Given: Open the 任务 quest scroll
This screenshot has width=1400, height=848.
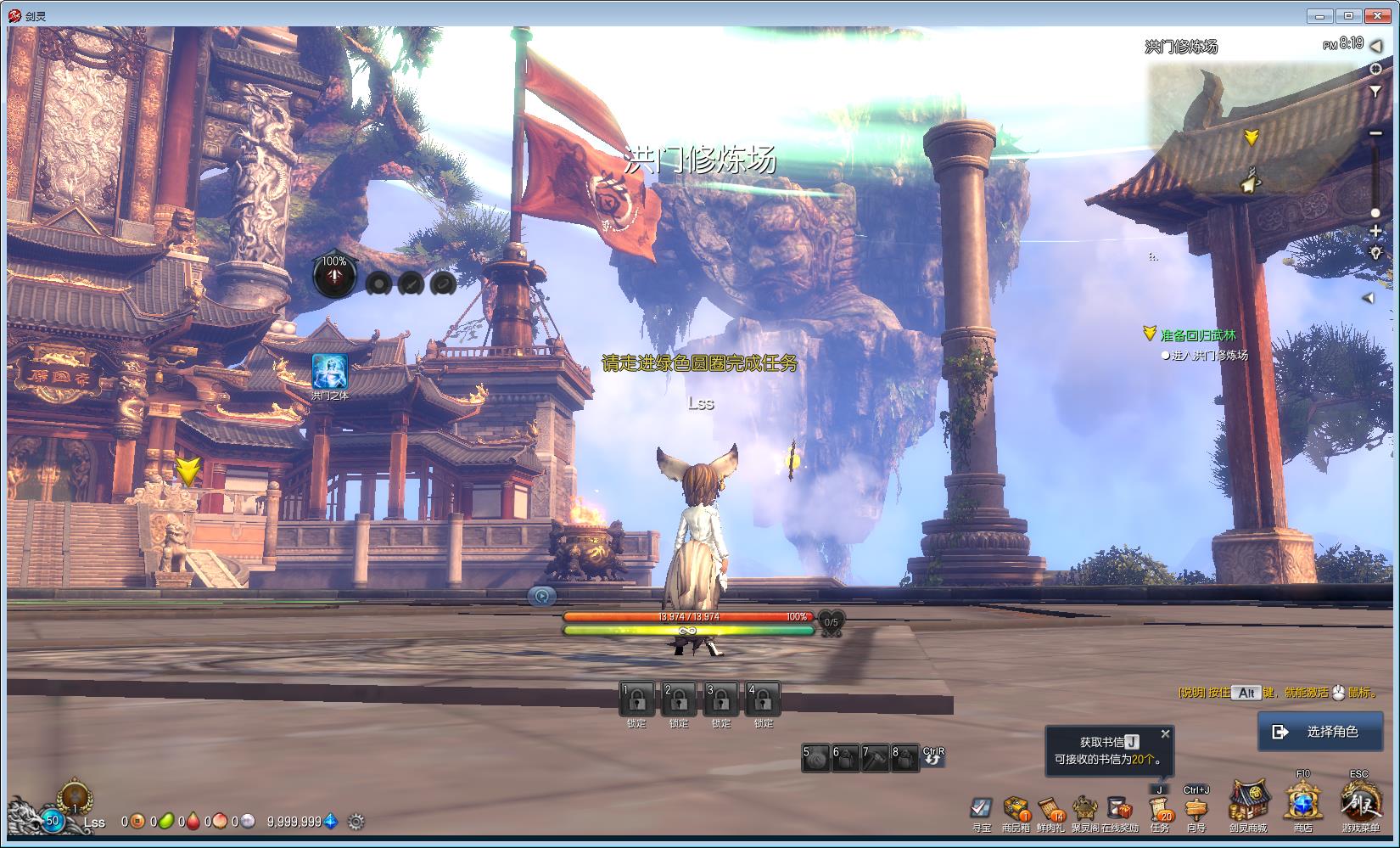Looking at the screenshot, I should (x=1159, y=810).
